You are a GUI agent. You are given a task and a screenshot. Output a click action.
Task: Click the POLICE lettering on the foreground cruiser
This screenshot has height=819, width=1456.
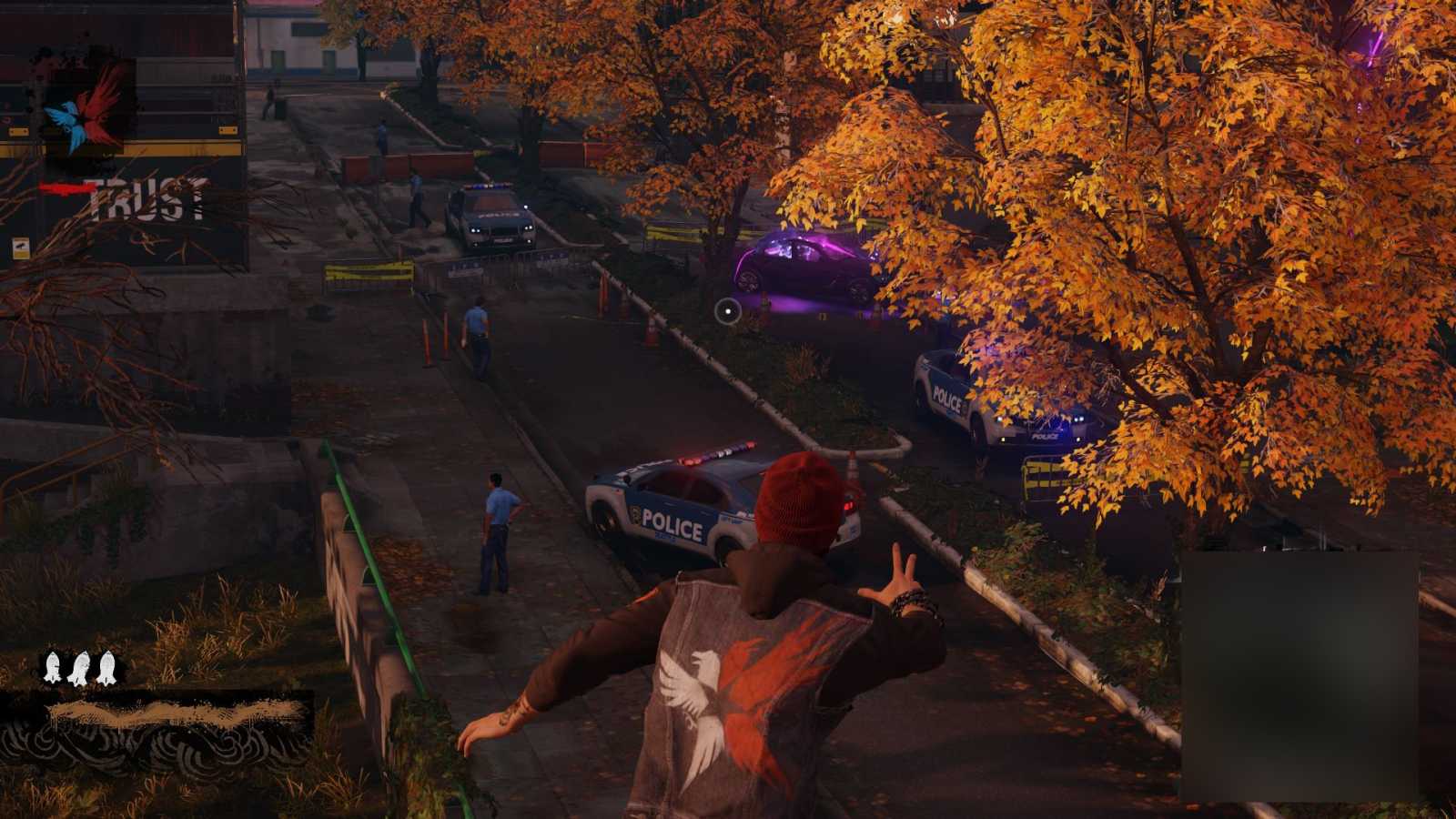click(673, 523)
